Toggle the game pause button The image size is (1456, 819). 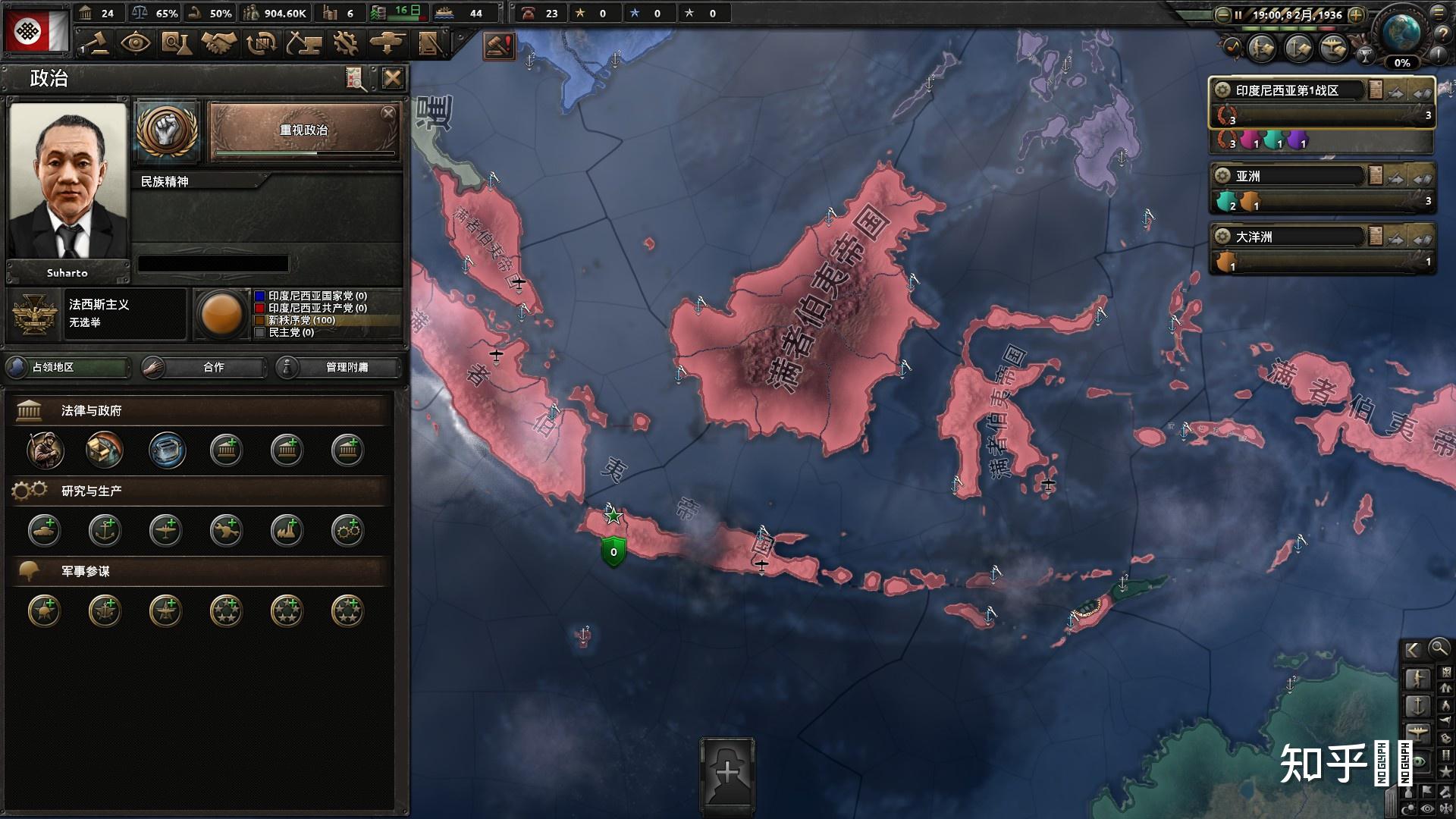pos(1238,14)
